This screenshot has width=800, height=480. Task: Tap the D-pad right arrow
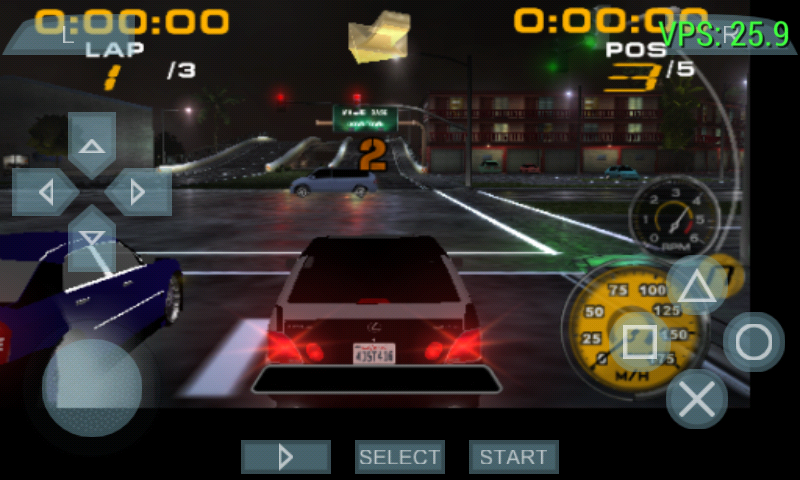138,191
